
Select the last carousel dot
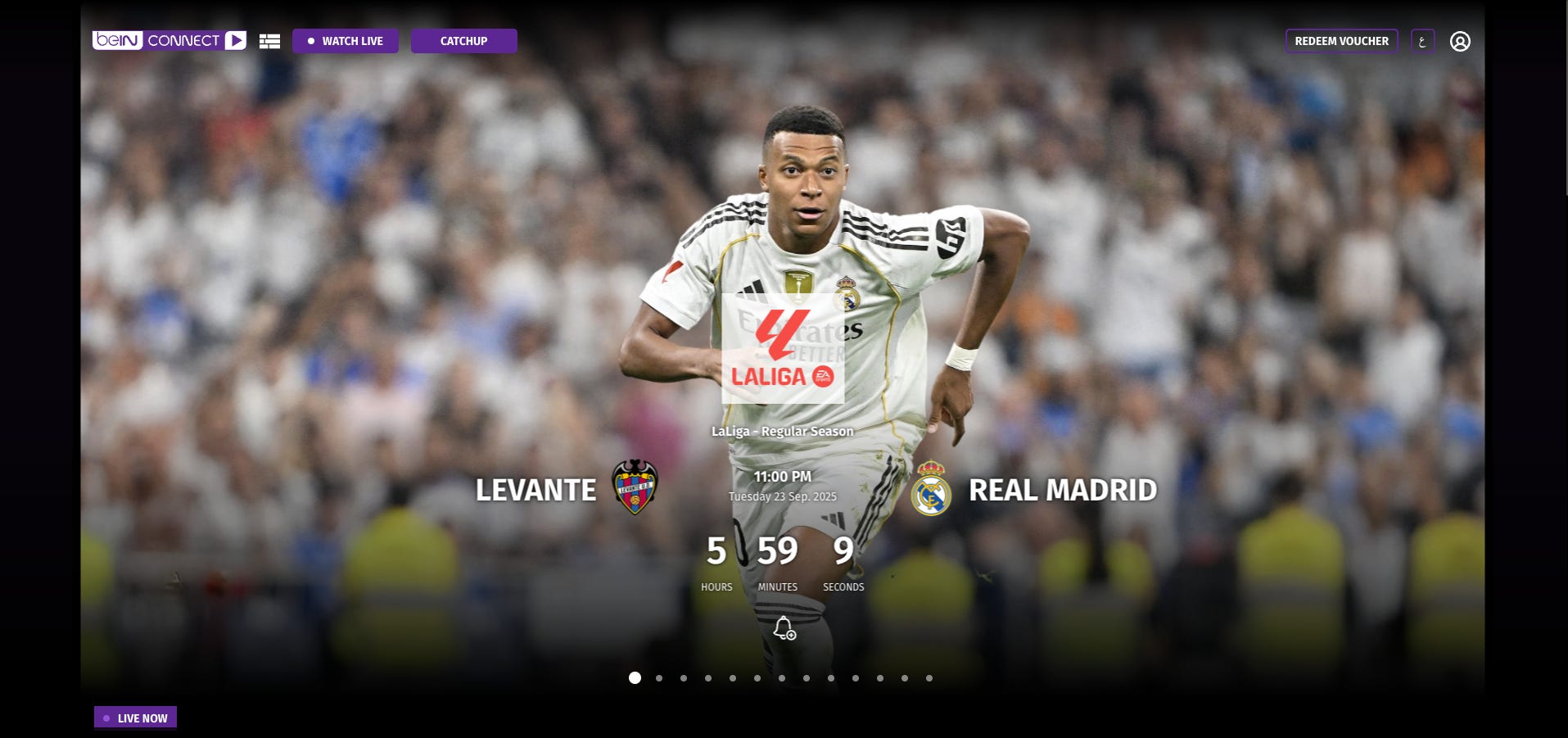(x=929, y=678)
